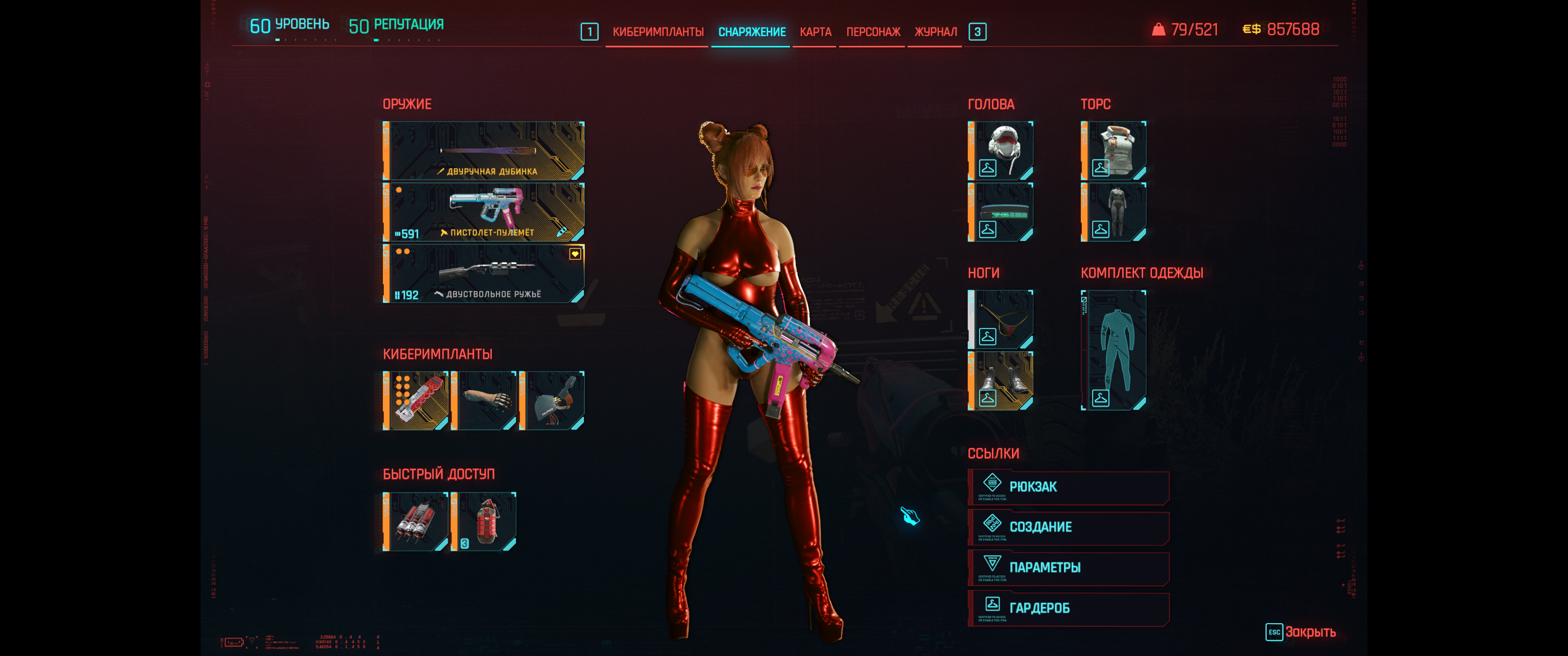The image size is (1568, 656).
Task: Open the Карта tab
Action: (815, 31)
